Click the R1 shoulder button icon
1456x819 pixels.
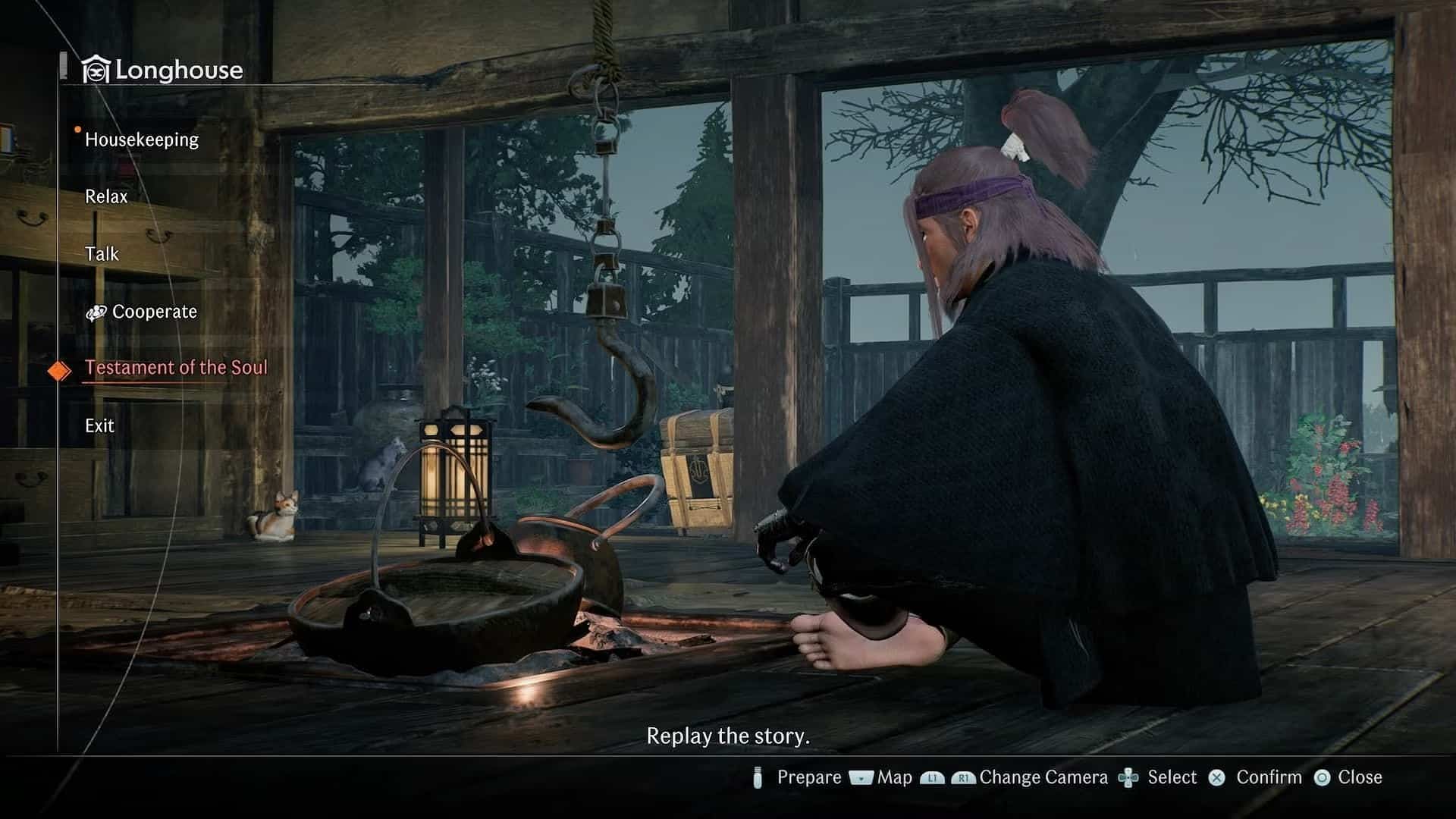(x=963, y=777)
